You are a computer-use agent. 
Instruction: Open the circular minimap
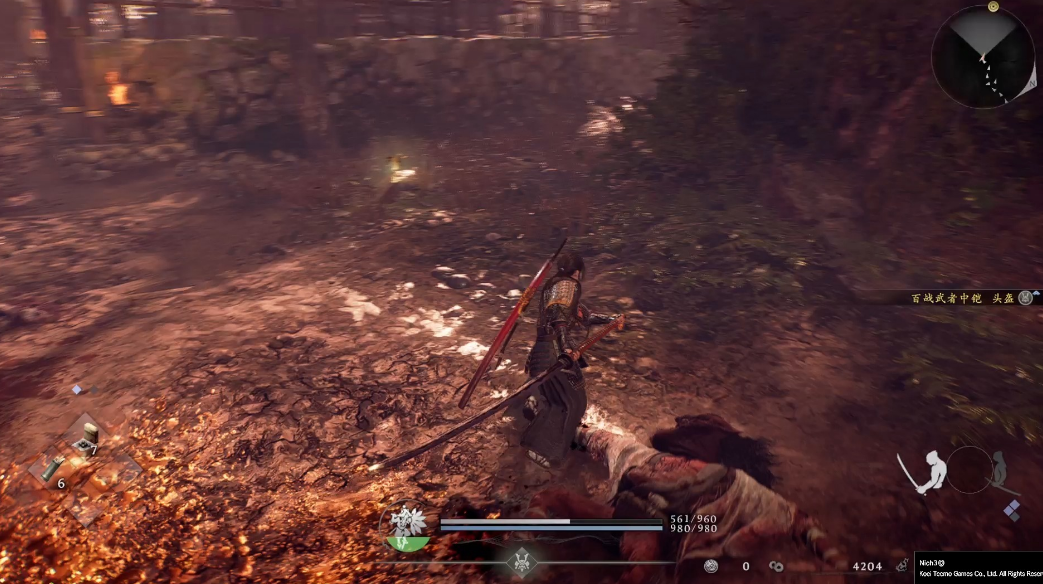tap(982, 56)
